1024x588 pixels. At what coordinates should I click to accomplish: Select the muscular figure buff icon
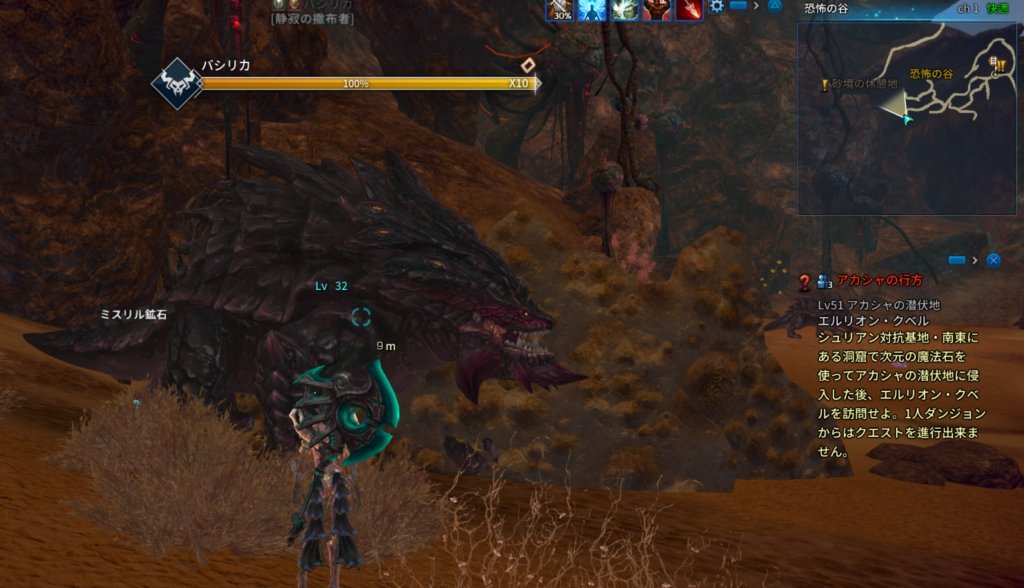point(657,9)
